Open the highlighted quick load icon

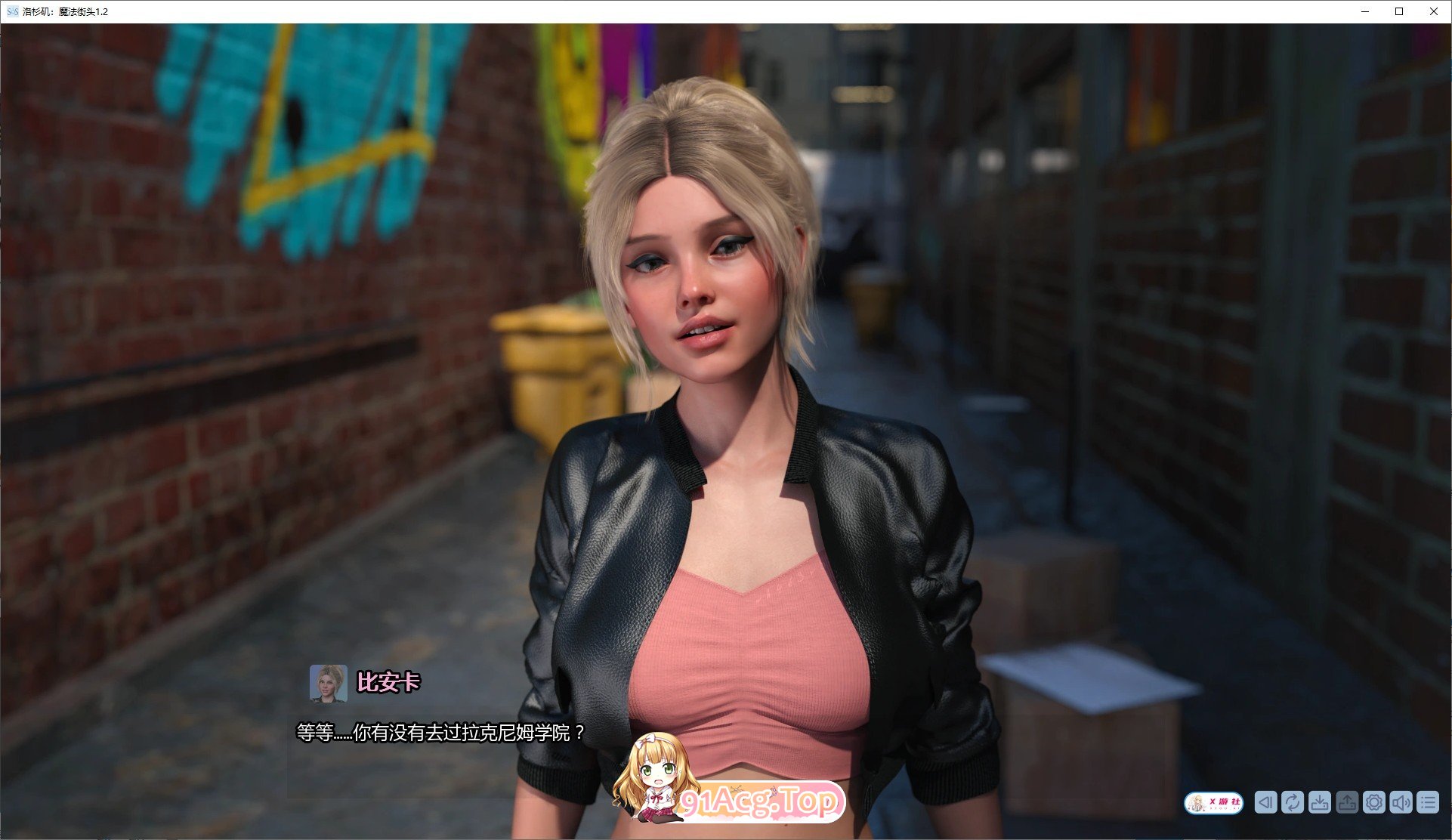[1348, 802]
